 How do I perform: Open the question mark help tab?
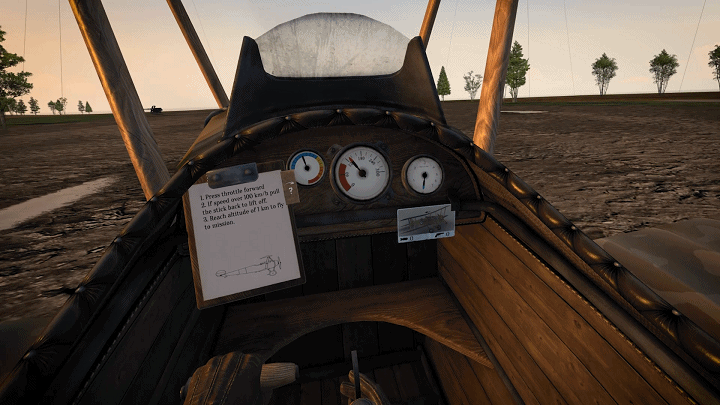(290, 188)
